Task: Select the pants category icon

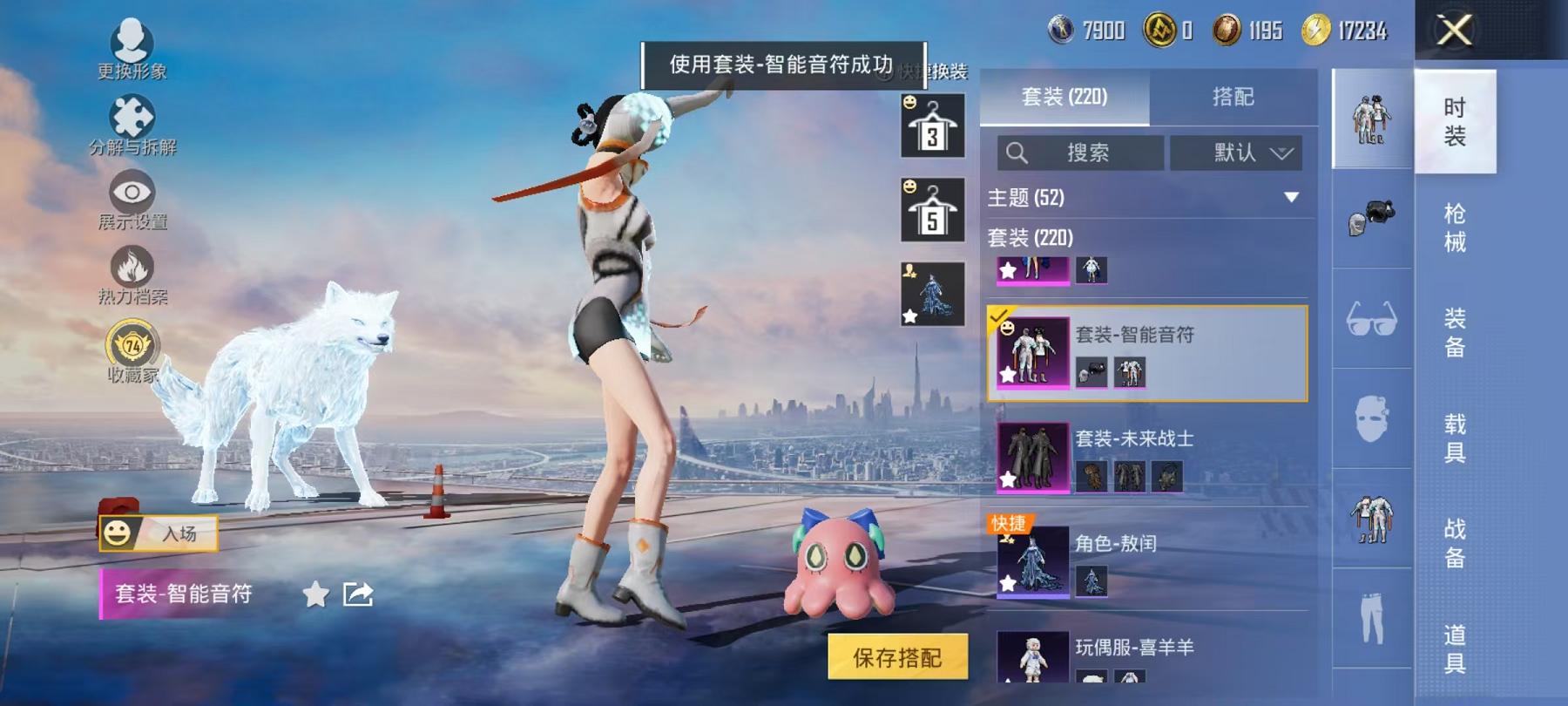Action: click(x=1373, y=619)
